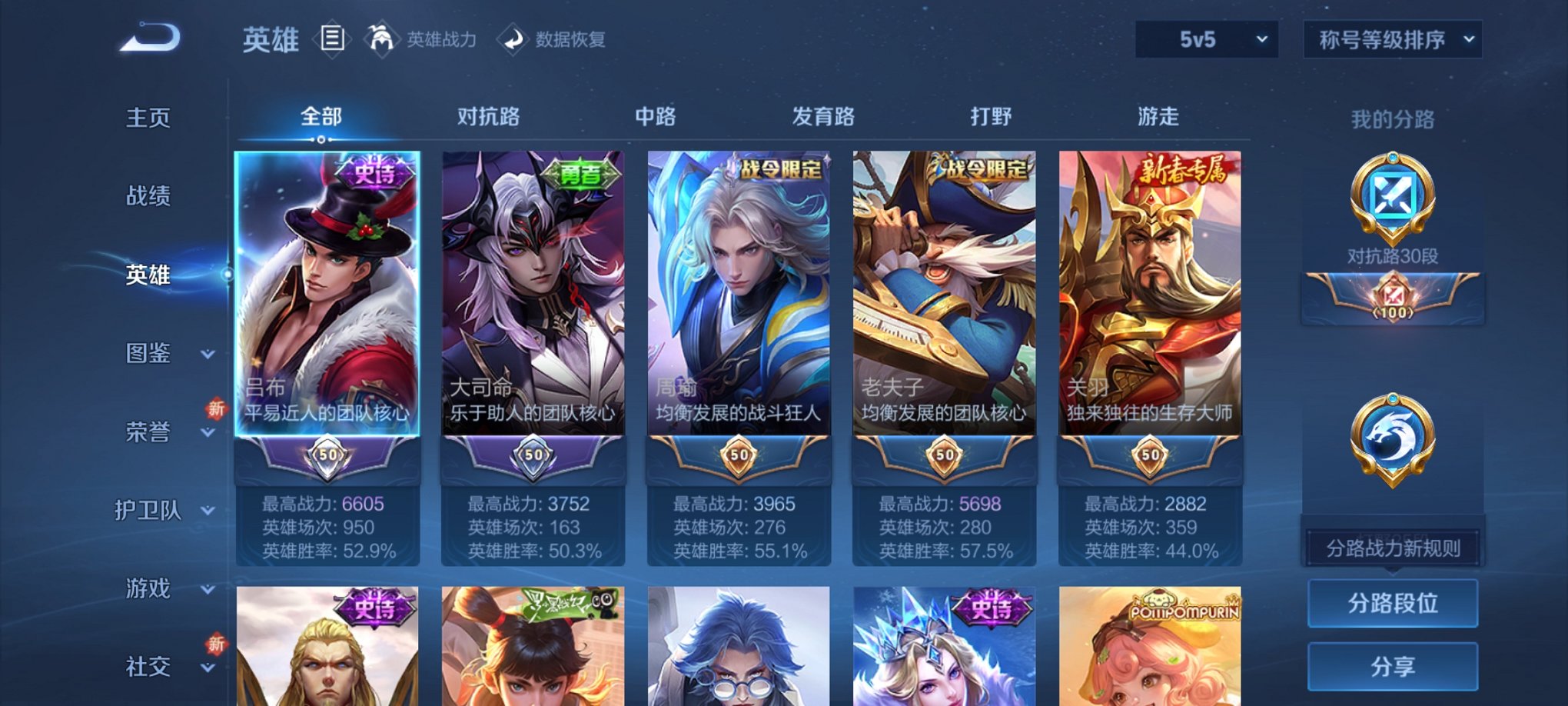This screenshot has height=706, width=1568.
Task: Click the 英雄战力 hero power icon
Action: pyautogui.click(x=380, y=40)
